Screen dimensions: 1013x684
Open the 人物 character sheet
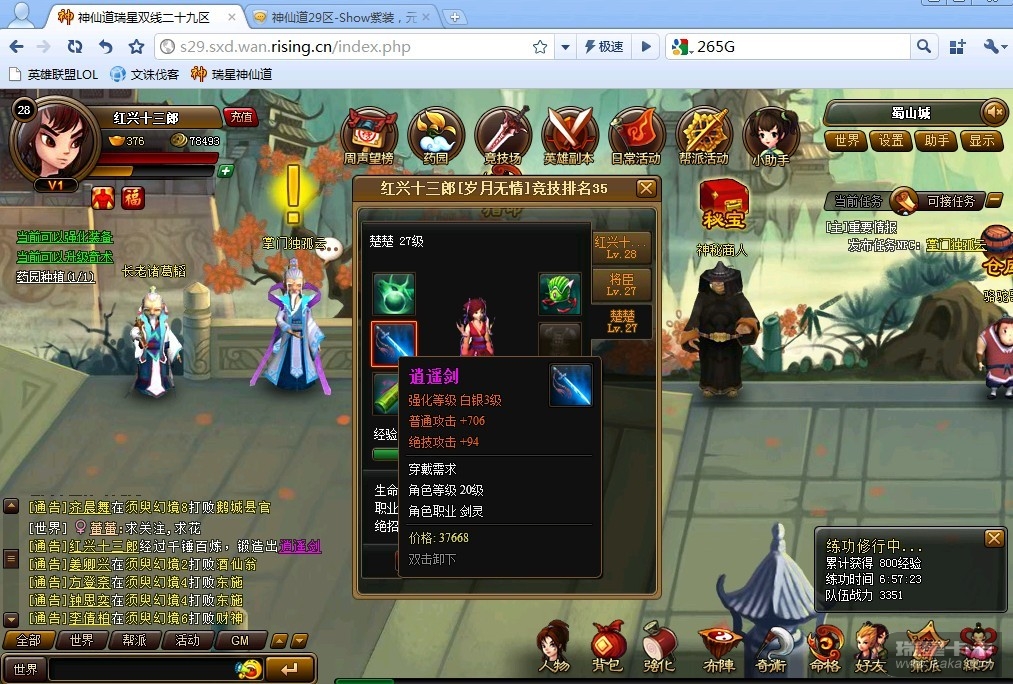[553, 644]
